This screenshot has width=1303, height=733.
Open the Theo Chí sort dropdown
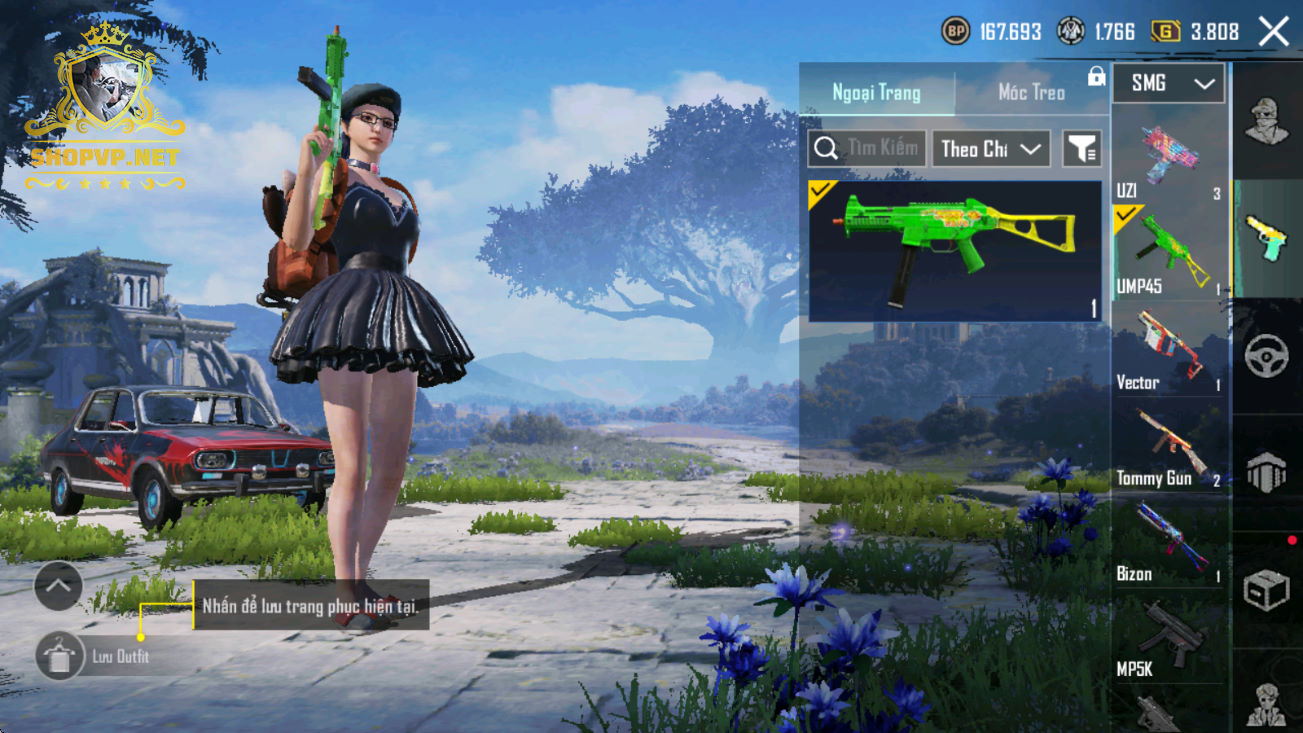pos(991,149)
